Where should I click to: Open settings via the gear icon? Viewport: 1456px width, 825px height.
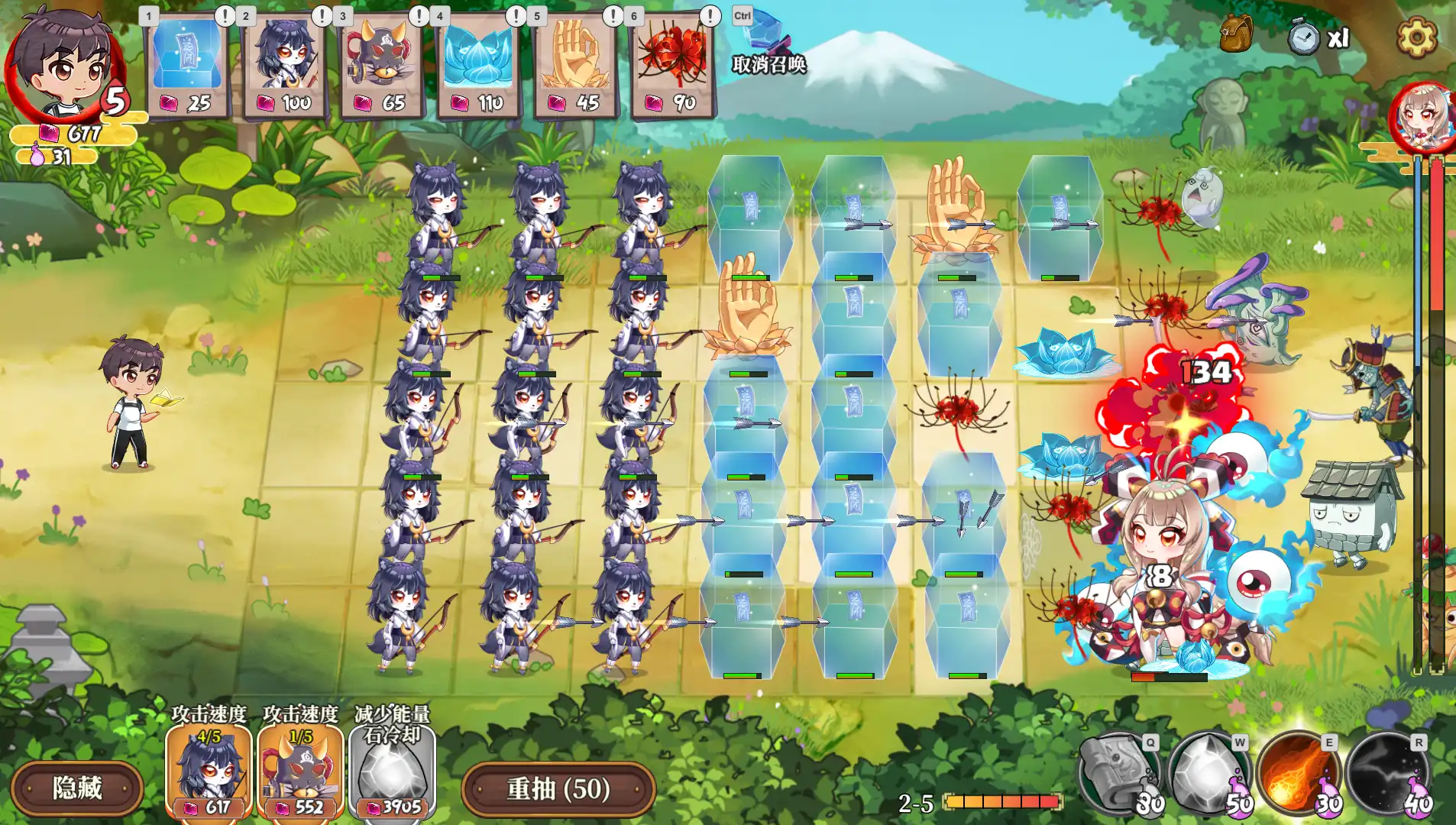click(x=1416, y=36)
